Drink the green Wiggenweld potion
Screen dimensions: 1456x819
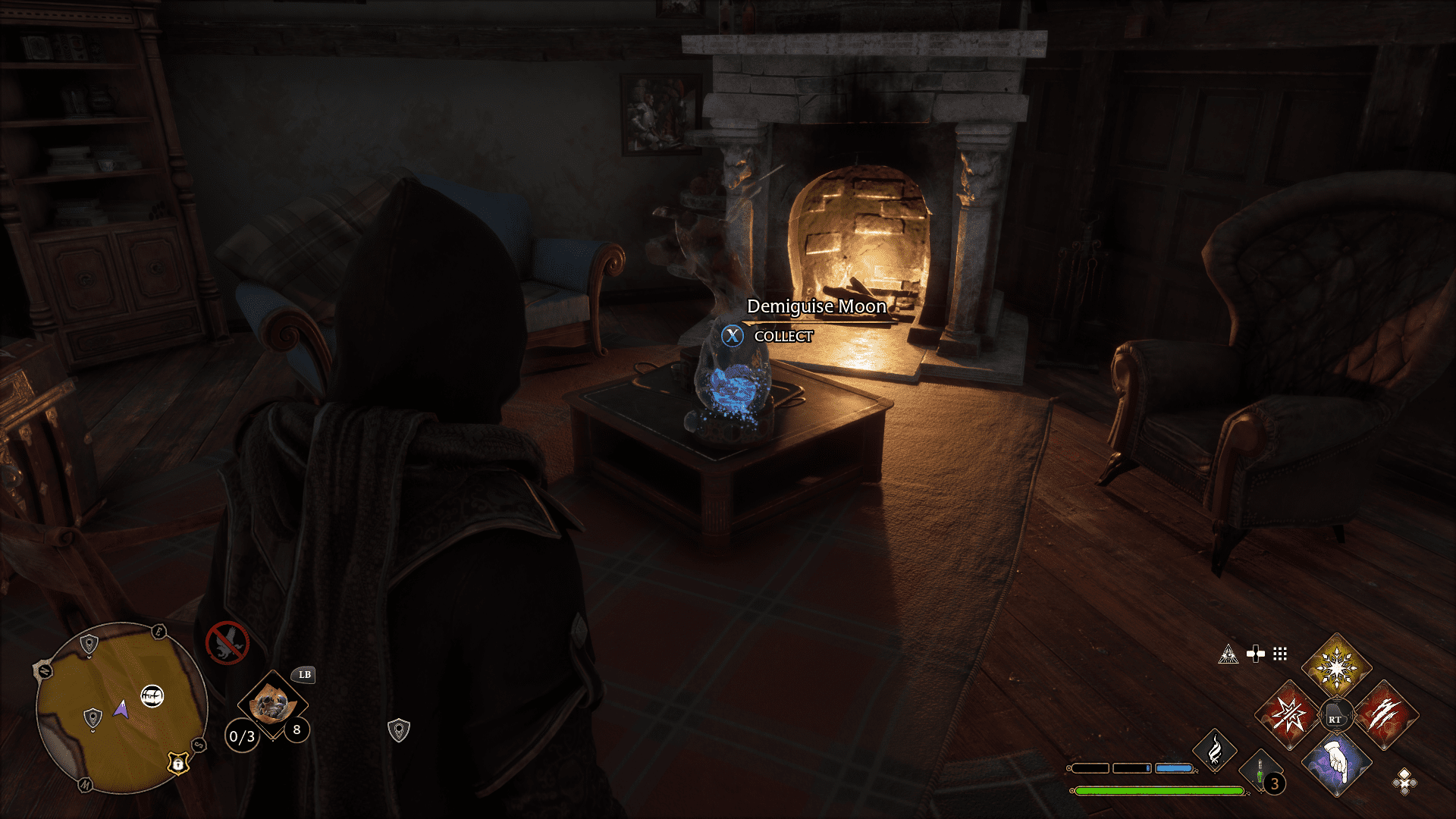pyautogui.click(x=1260, y=773)
